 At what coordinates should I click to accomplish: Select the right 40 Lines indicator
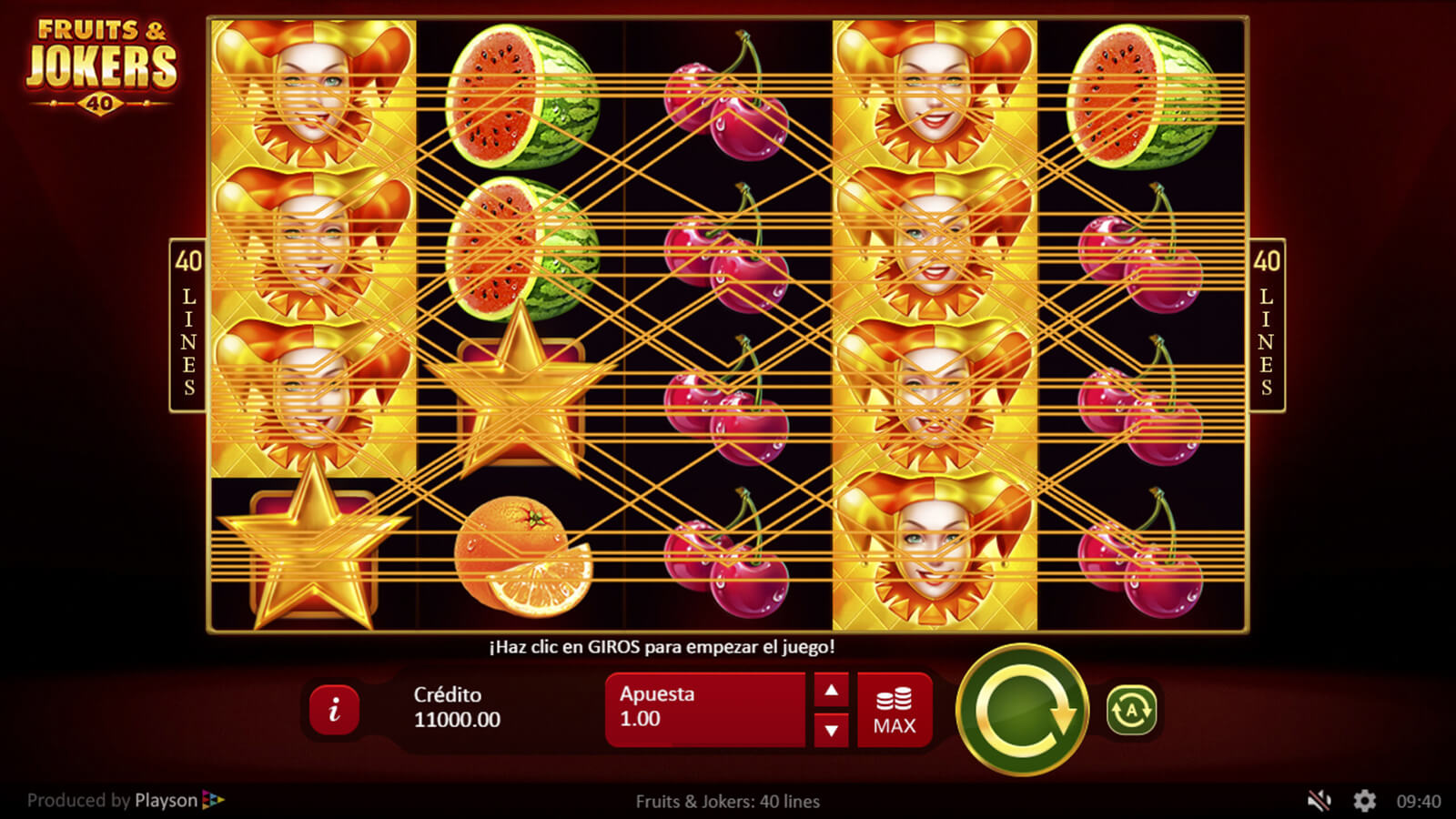1266,325
